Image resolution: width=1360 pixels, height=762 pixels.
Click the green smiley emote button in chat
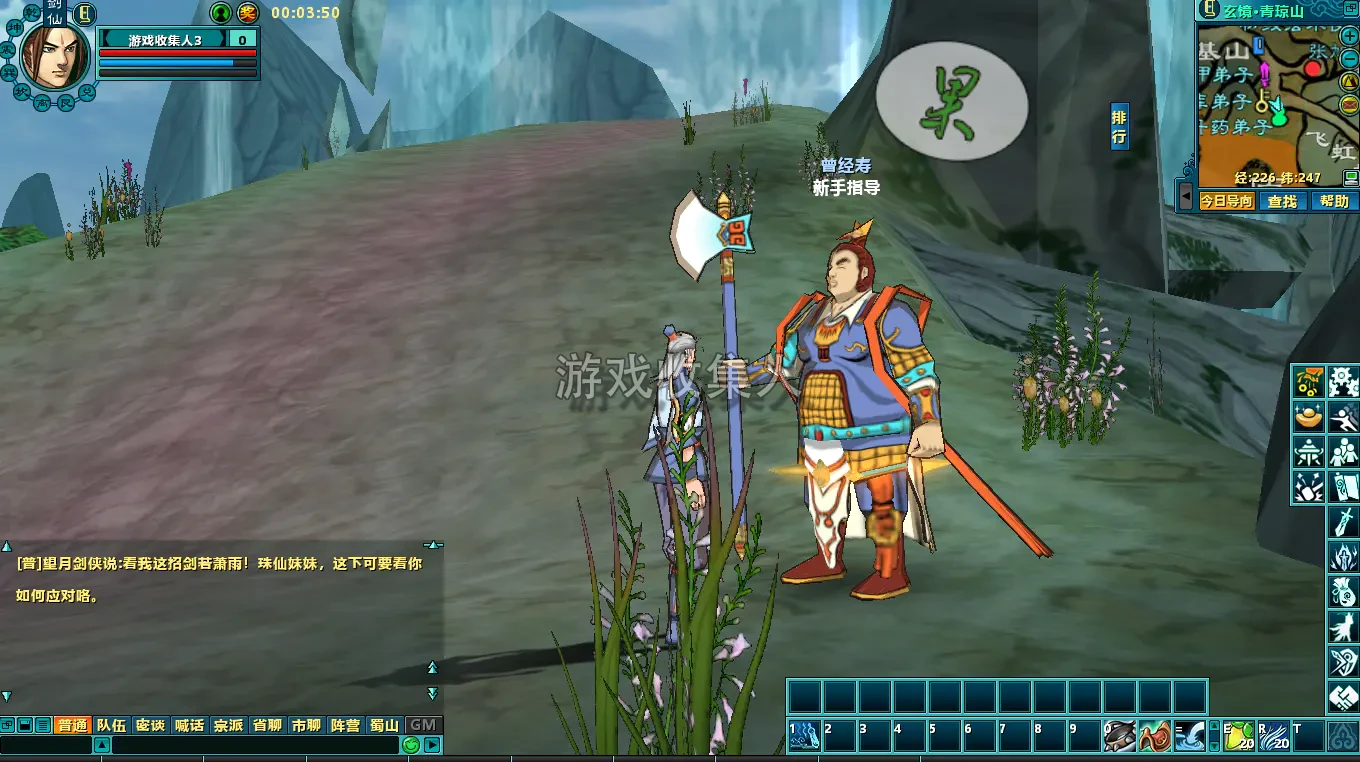click(410, 745)
